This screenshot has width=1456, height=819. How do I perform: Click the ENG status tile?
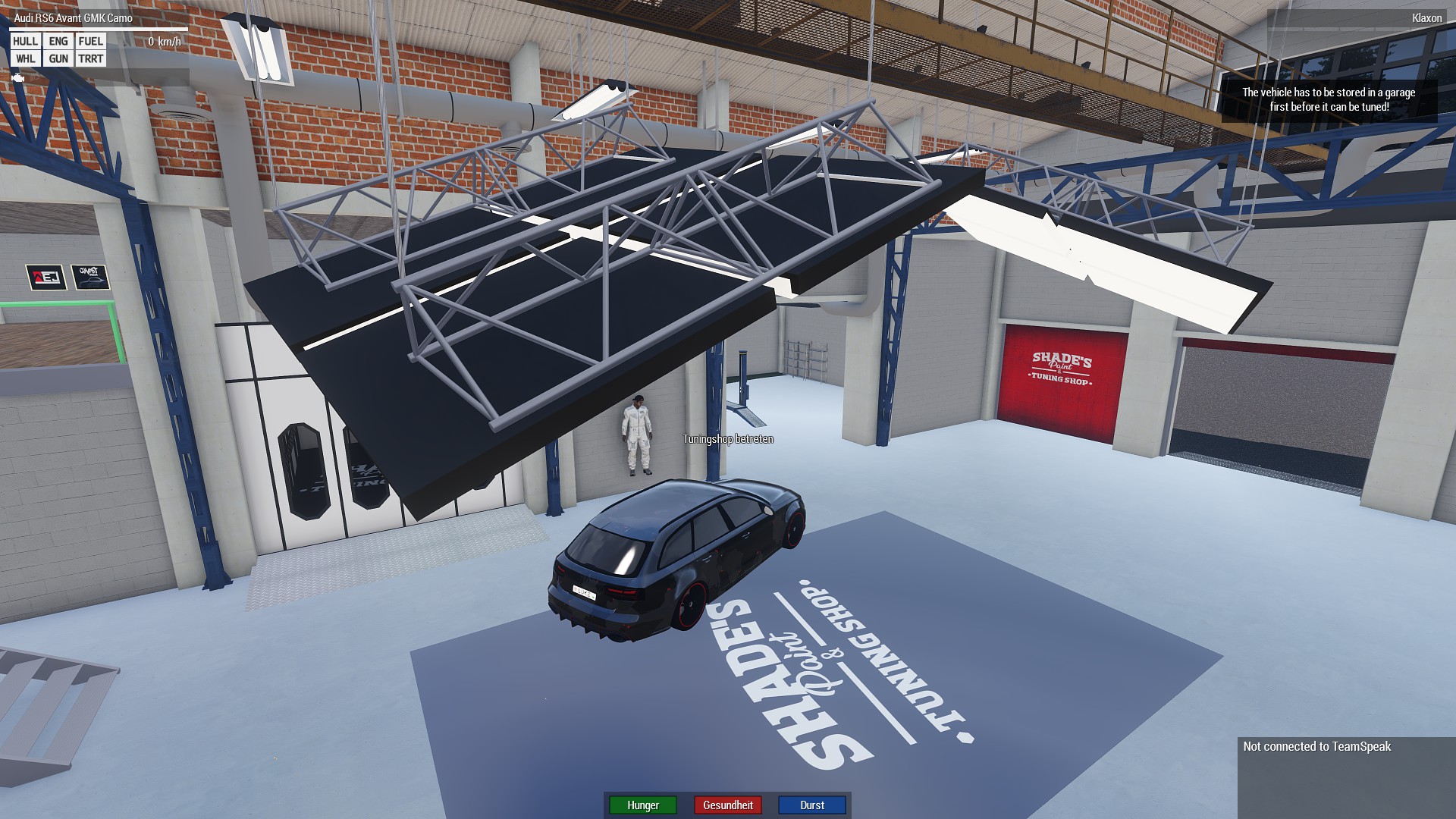click(x=58, y=41)
